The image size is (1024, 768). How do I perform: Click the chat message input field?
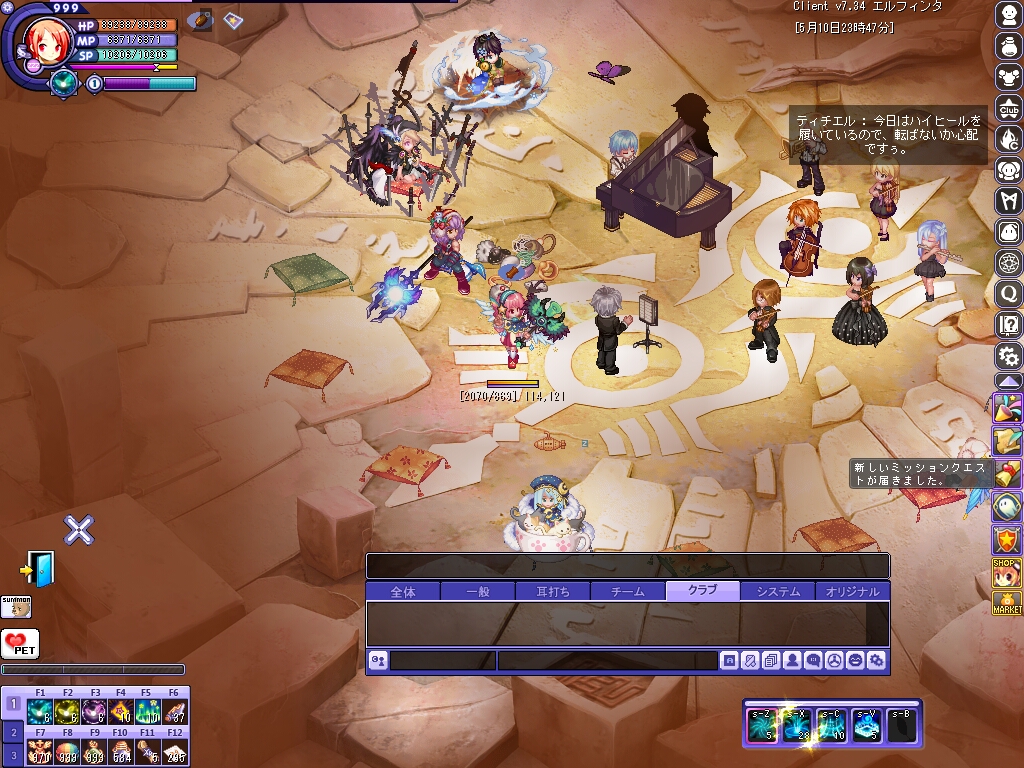click(x=607, y=660)
